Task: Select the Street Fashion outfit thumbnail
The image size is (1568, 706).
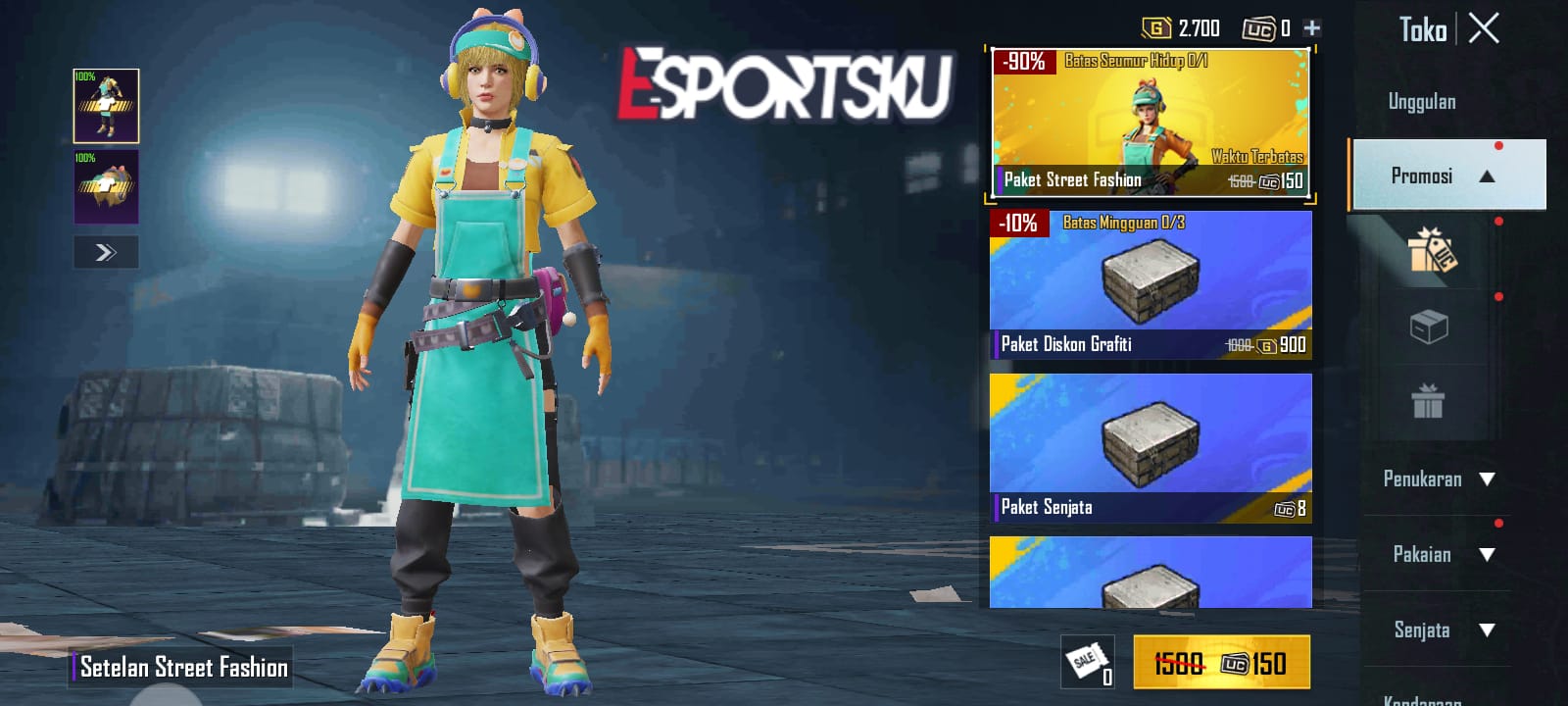Action: tap(106, 105)
